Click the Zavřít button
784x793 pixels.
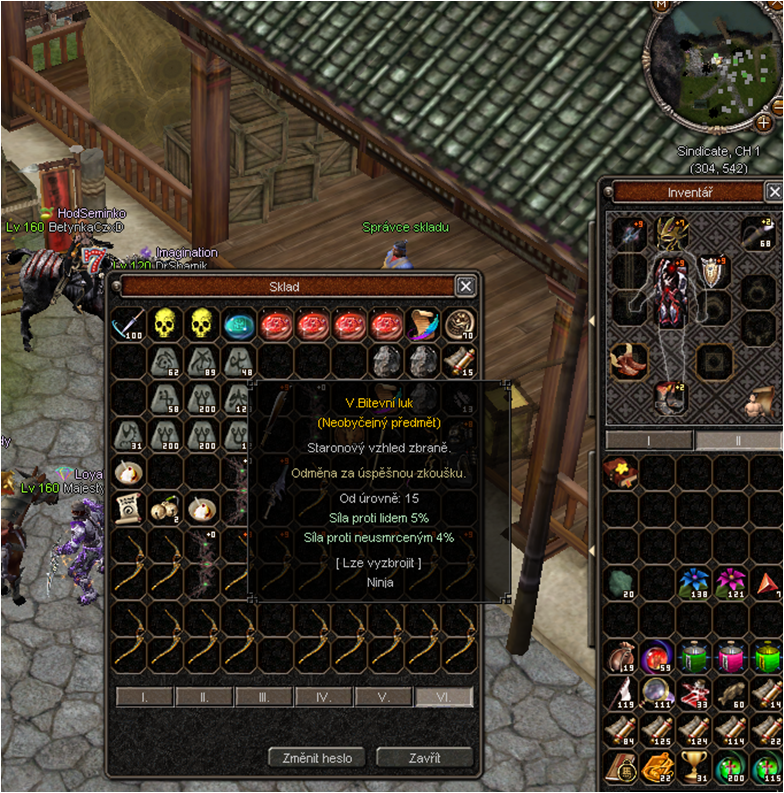click(424, 757)
